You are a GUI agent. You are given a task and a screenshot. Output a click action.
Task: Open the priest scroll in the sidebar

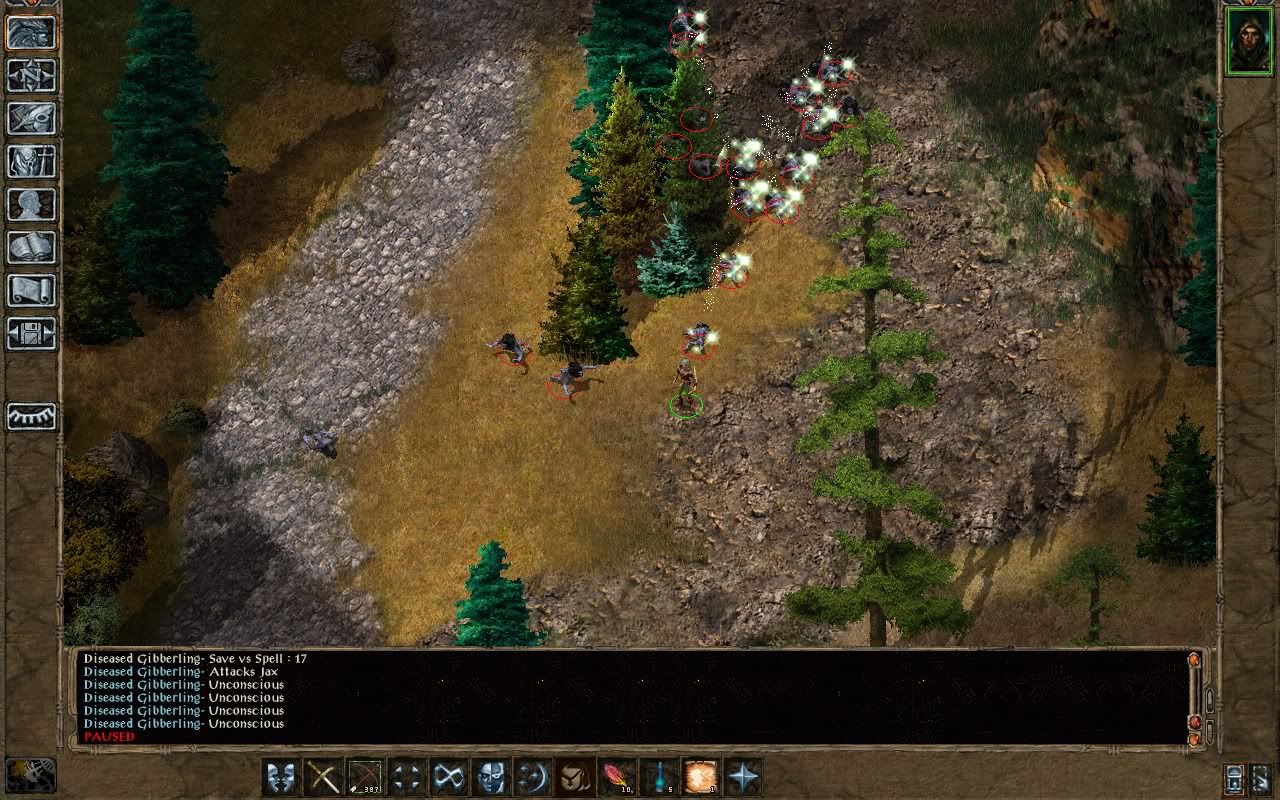32,291
